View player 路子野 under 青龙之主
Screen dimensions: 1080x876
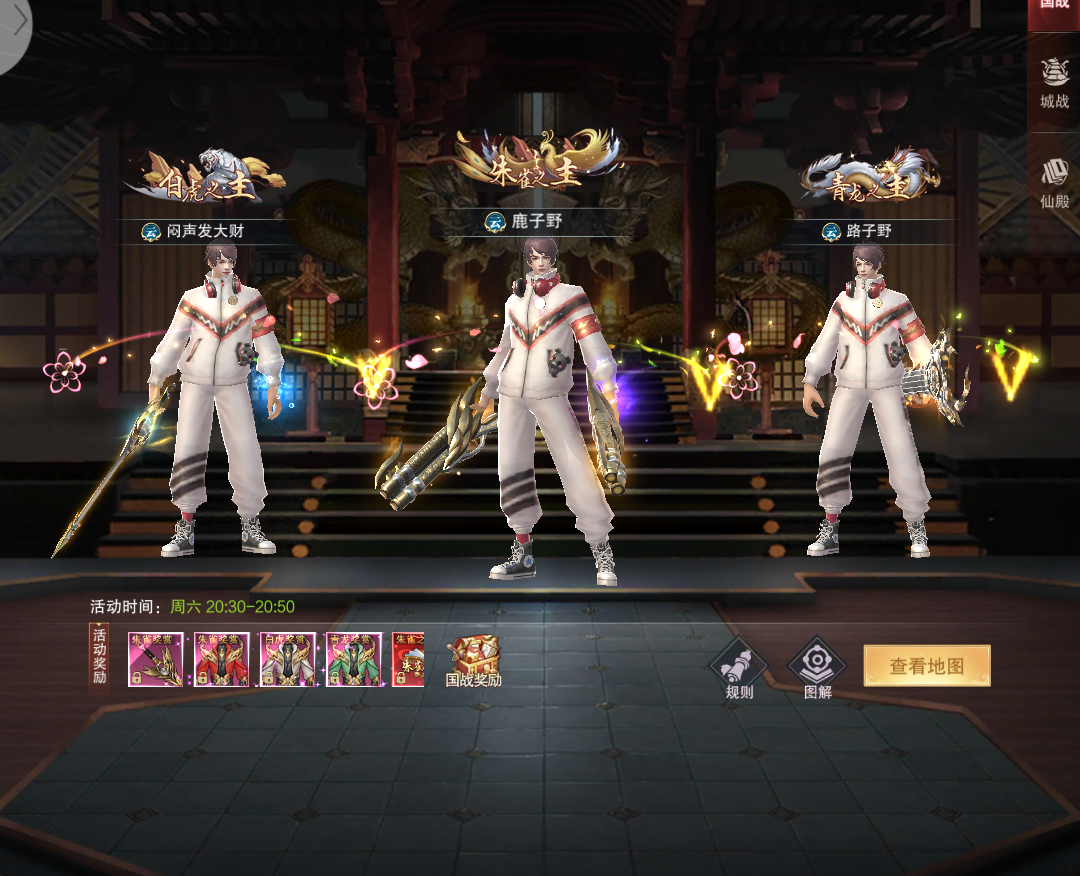pyautogui.click(x=868, y=232)
